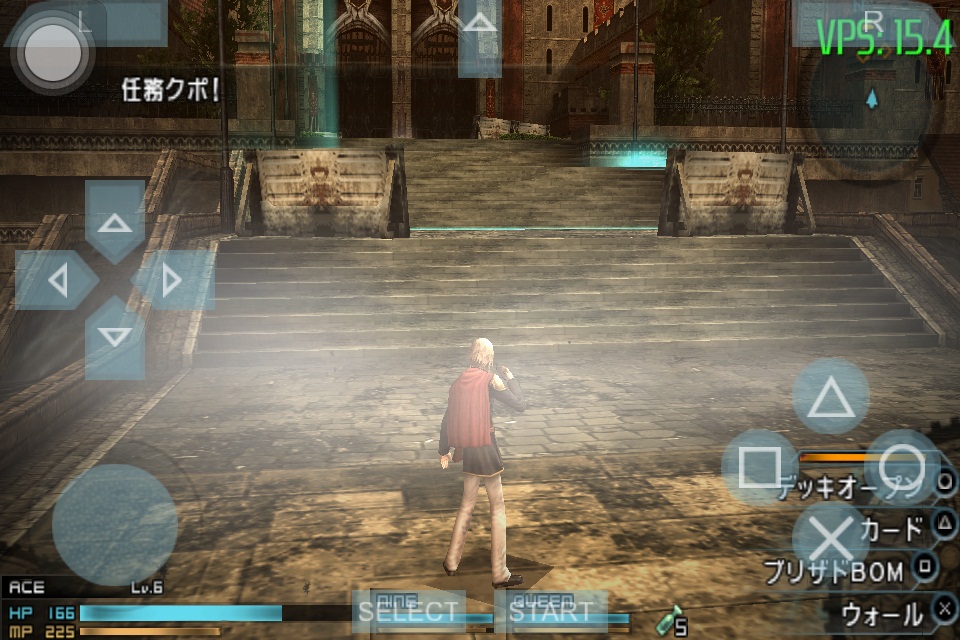Viewport: 960px width, 640px height.
Task: Tap the D-pad down arrow
Action: (115, 338)
